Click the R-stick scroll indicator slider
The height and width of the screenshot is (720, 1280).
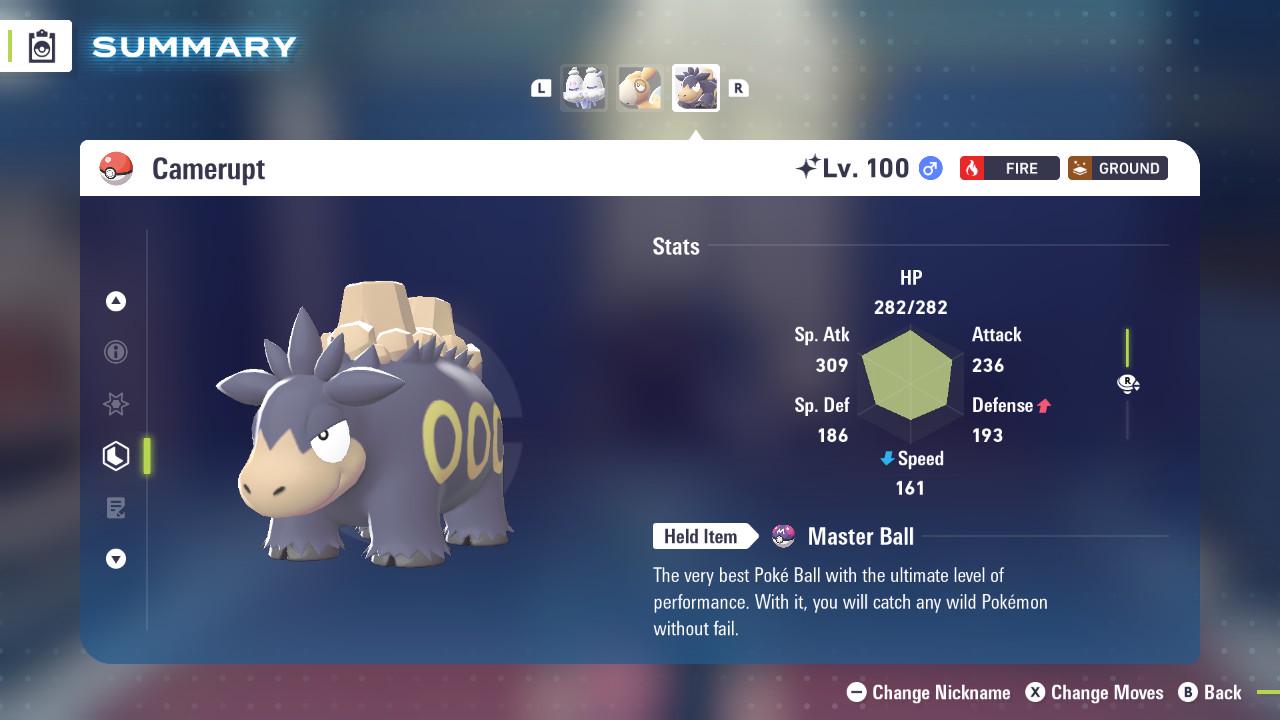(x=1128, y=383)
